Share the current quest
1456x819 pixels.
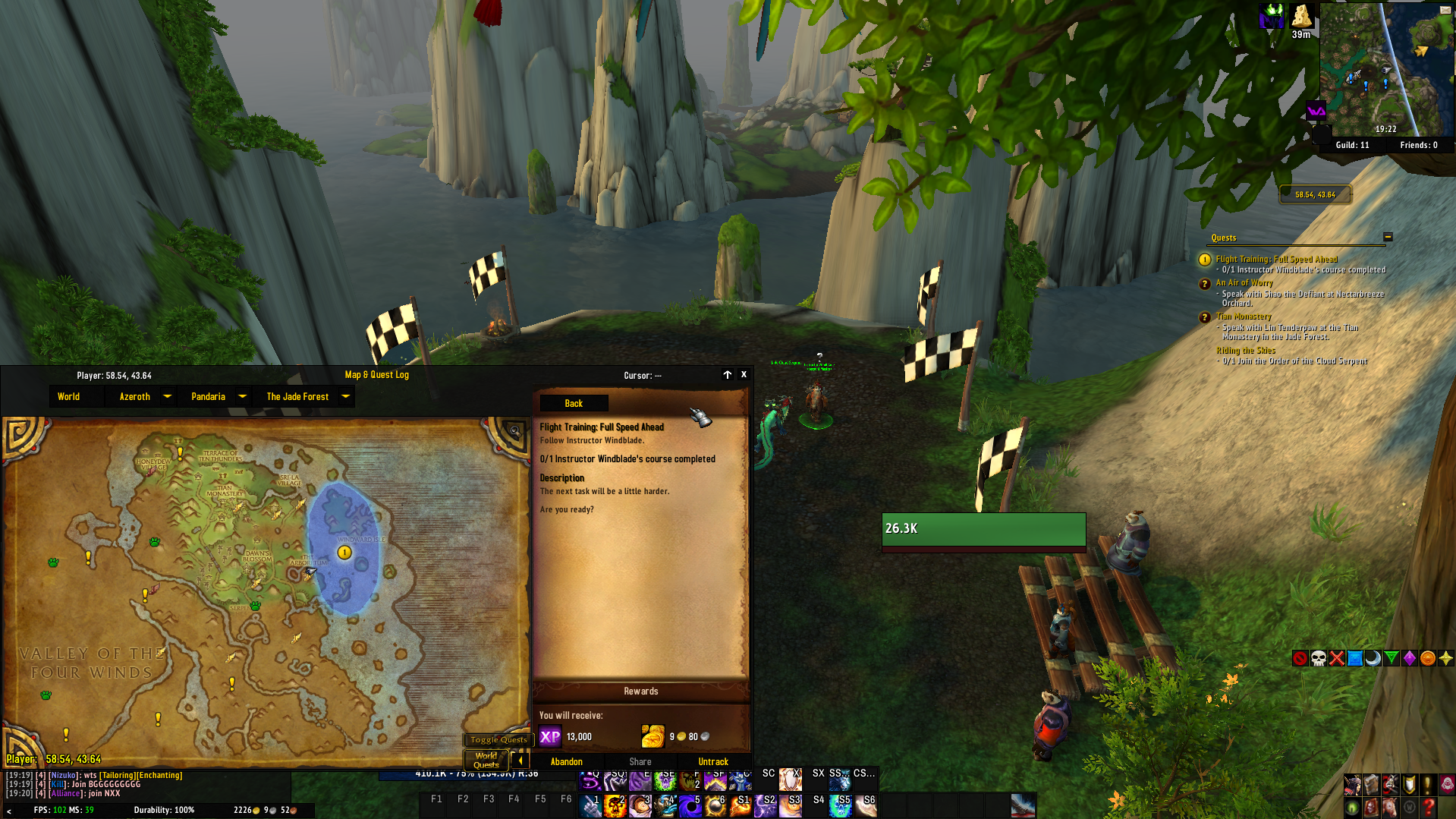[x=640, y=761]
